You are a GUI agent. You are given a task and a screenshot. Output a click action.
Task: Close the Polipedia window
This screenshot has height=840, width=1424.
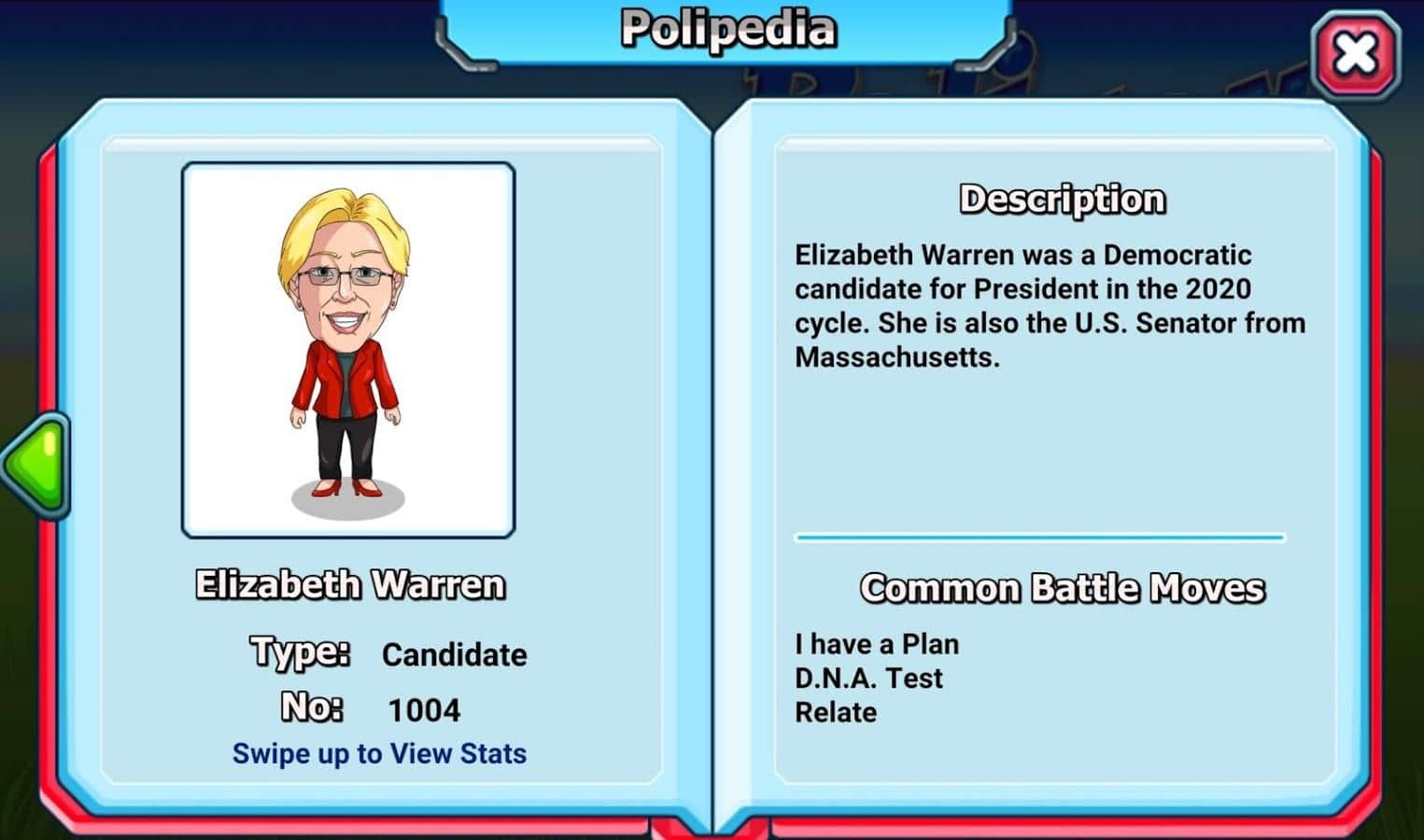(x=1355, y=55)
